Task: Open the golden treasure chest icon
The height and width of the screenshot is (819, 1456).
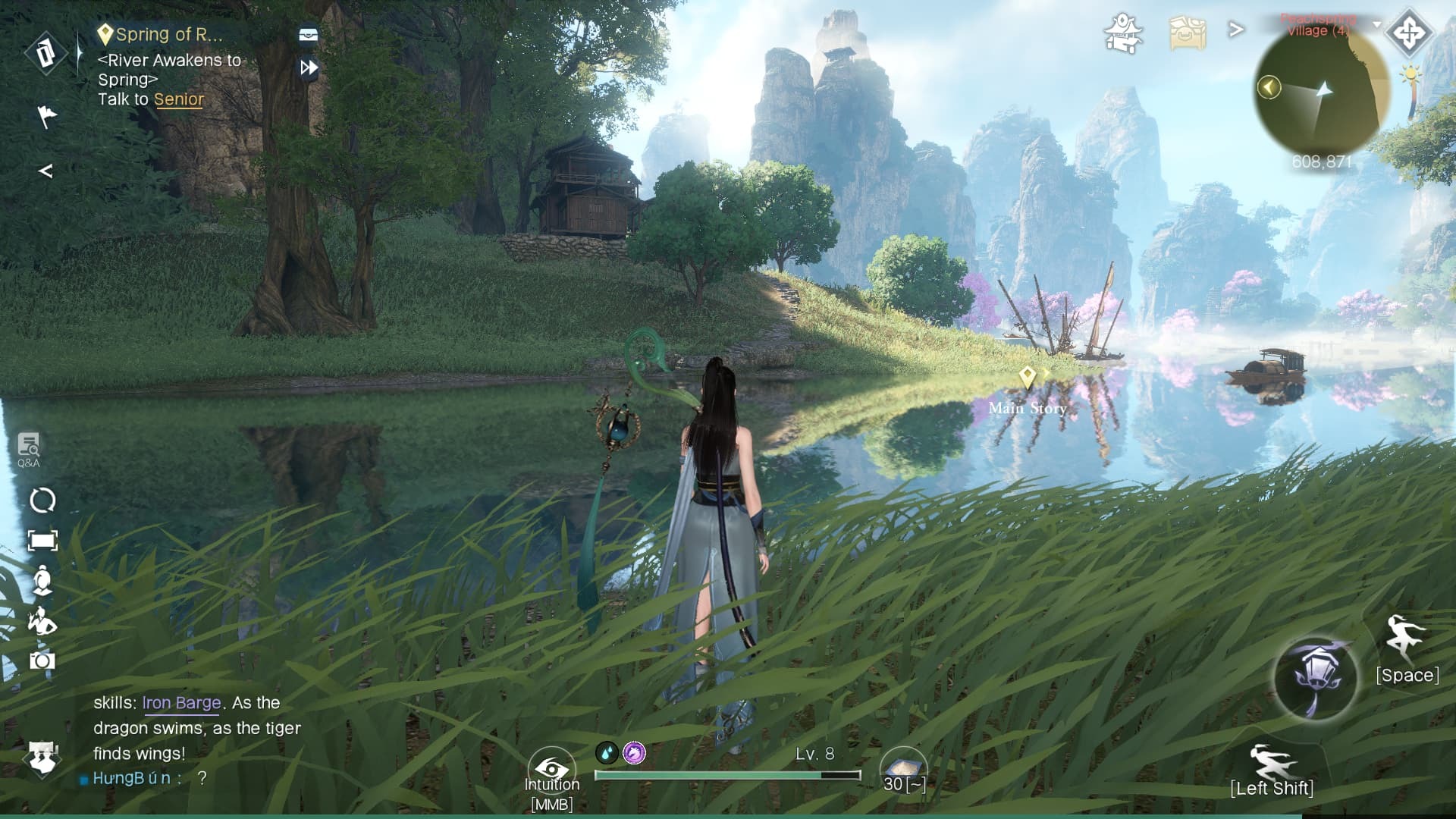Action: click(x=1187, y=33)
